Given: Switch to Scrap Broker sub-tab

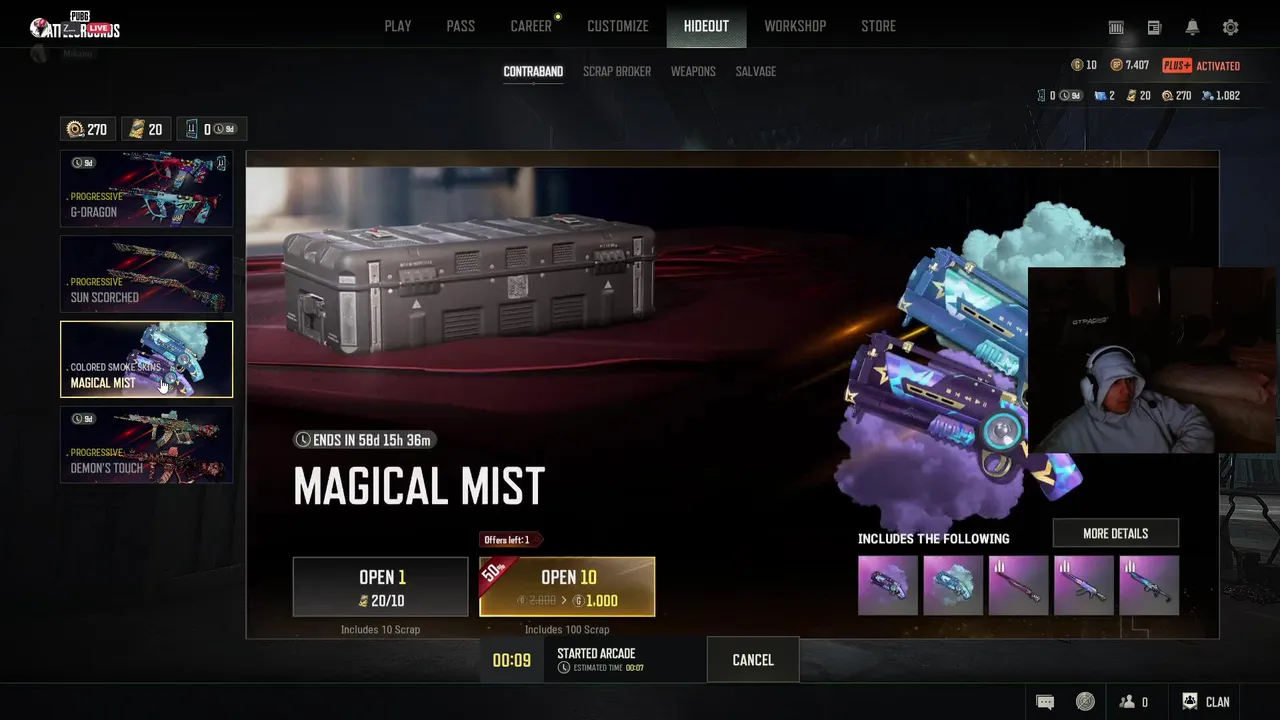Looking at the screenshot, I should coord(617,71).
